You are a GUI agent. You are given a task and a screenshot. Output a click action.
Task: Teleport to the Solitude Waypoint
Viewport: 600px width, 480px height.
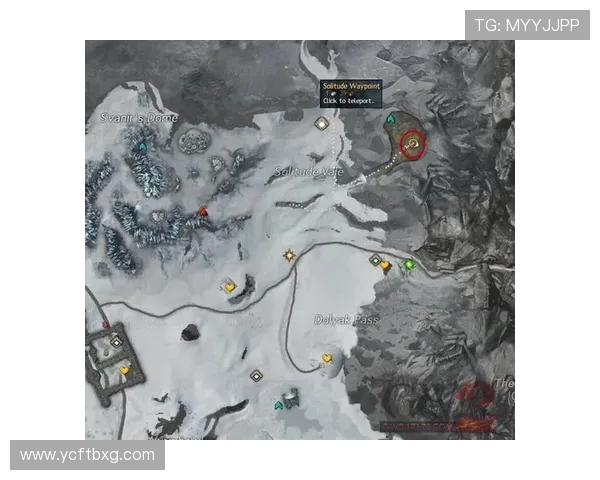[321, 124]
